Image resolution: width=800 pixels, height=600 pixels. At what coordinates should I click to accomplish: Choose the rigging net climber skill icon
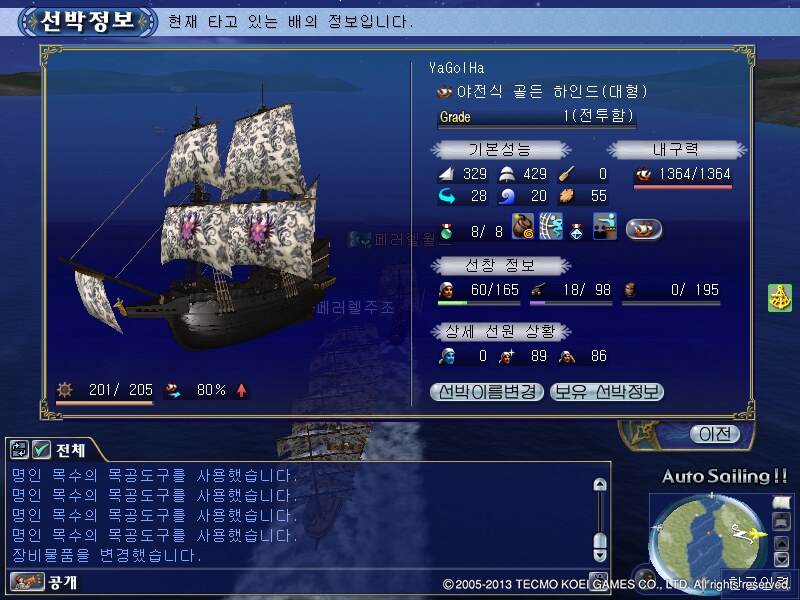click(x=551, y=227)
